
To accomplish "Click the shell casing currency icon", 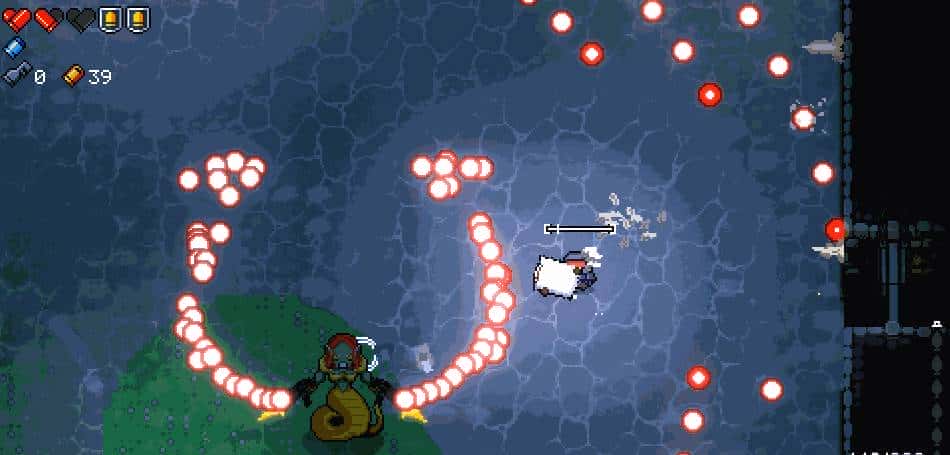I will click(x=73, y=75).
